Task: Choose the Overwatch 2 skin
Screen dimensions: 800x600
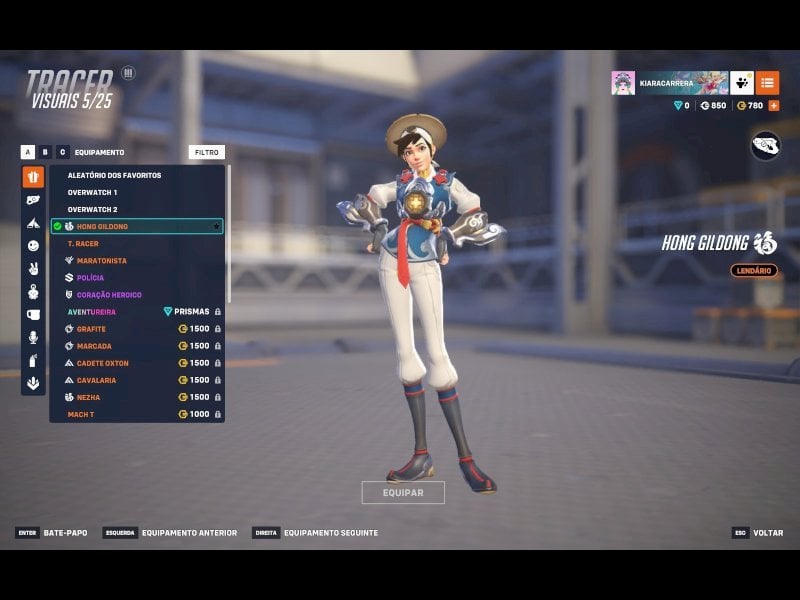Action: 92,209
